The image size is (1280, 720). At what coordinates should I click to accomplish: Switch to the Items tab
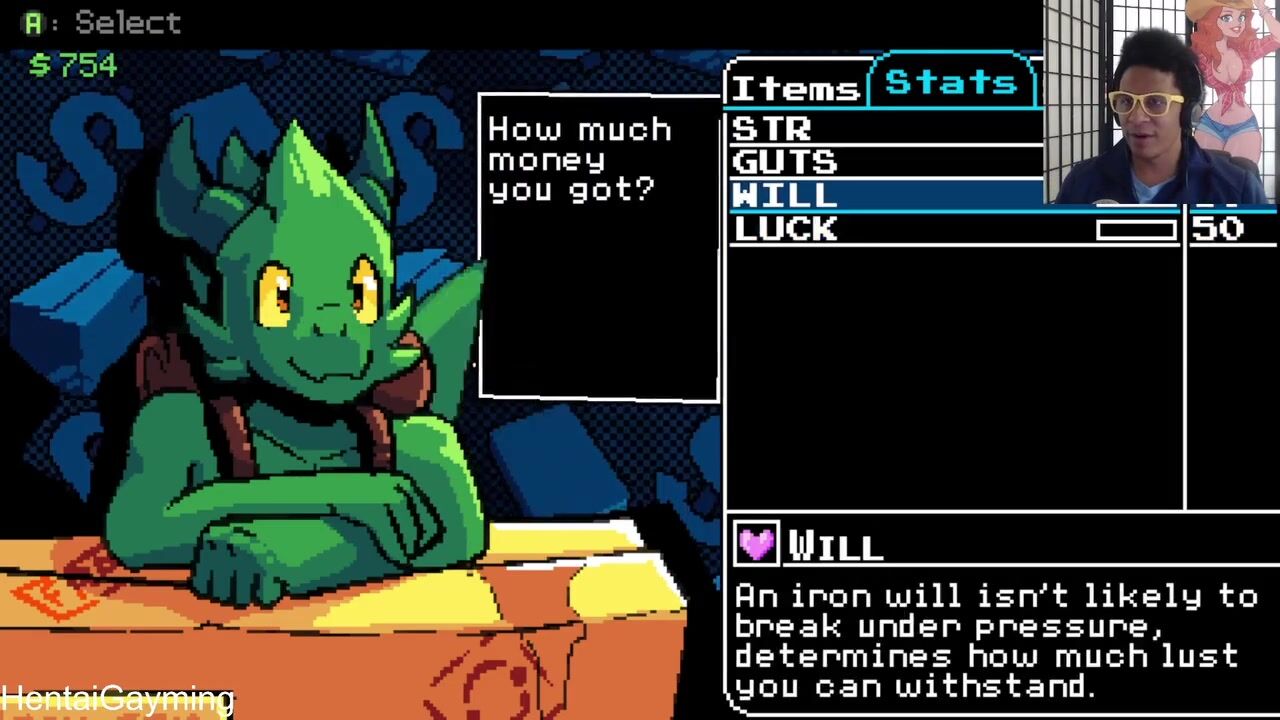795,88
